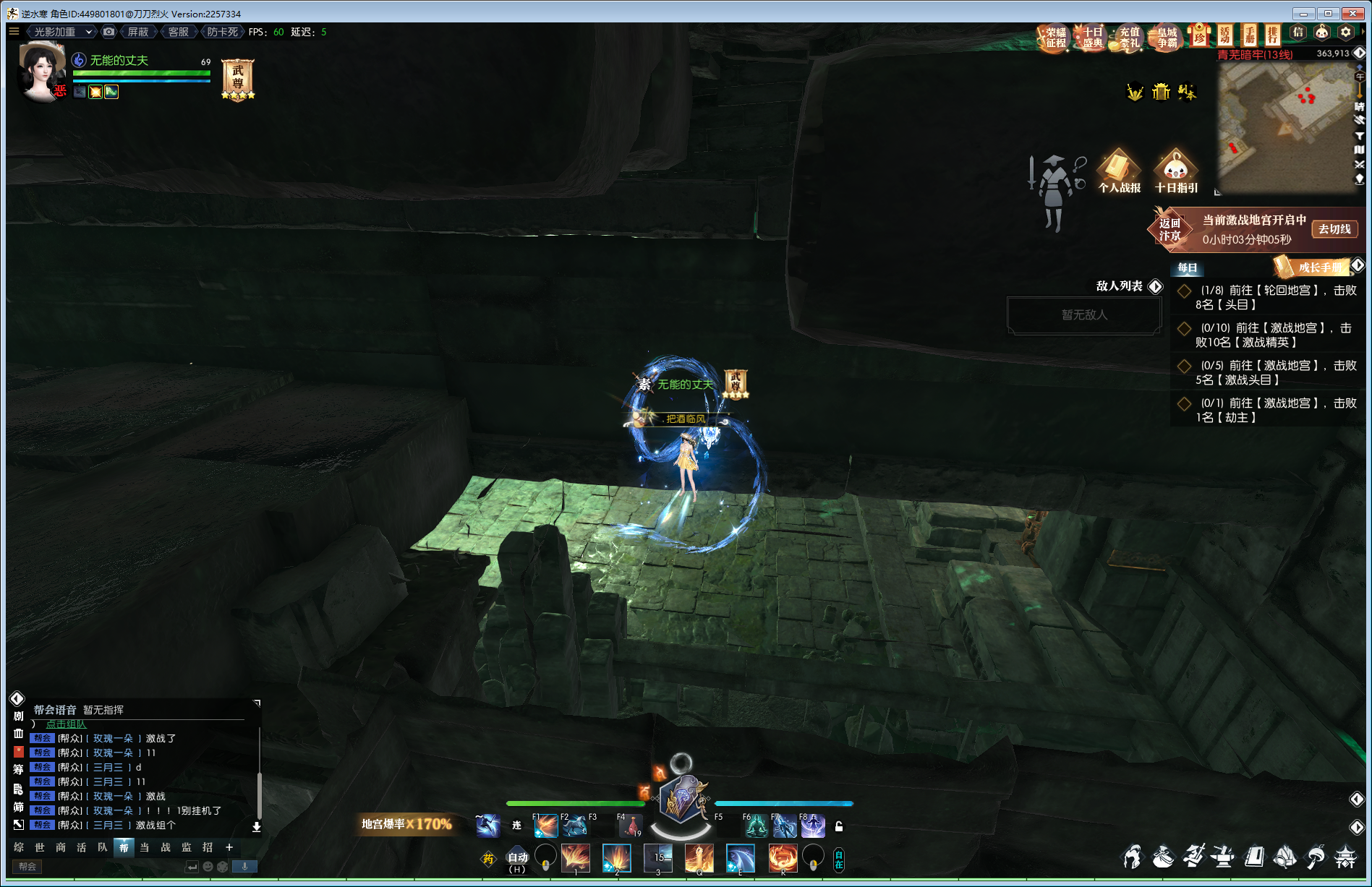
Task: Open the 排行 ranking banner
Action: coord(1273,35)
